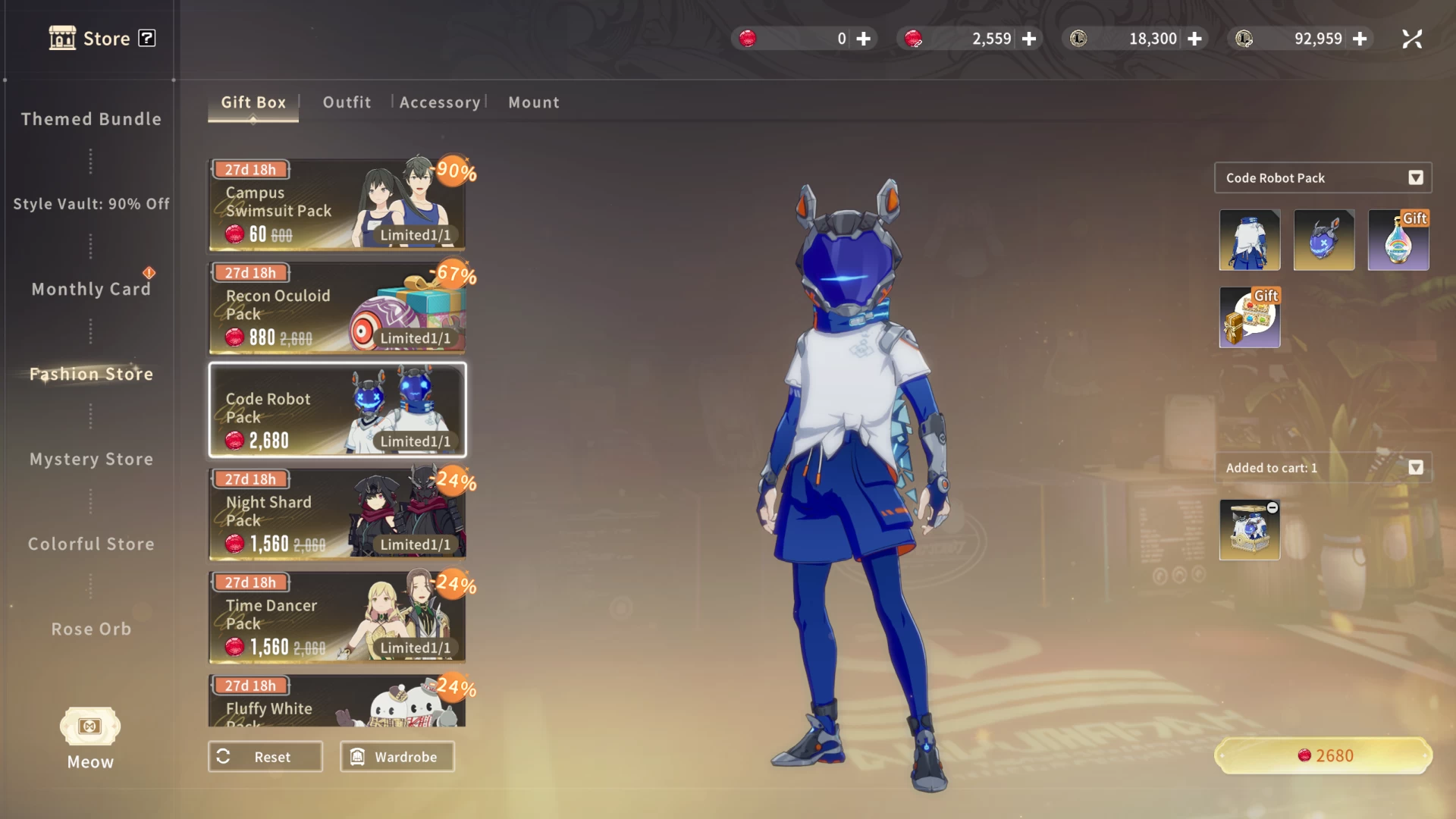Choose the Recon Oculoid Pack
1456x819 pixels.
[337, 308]
